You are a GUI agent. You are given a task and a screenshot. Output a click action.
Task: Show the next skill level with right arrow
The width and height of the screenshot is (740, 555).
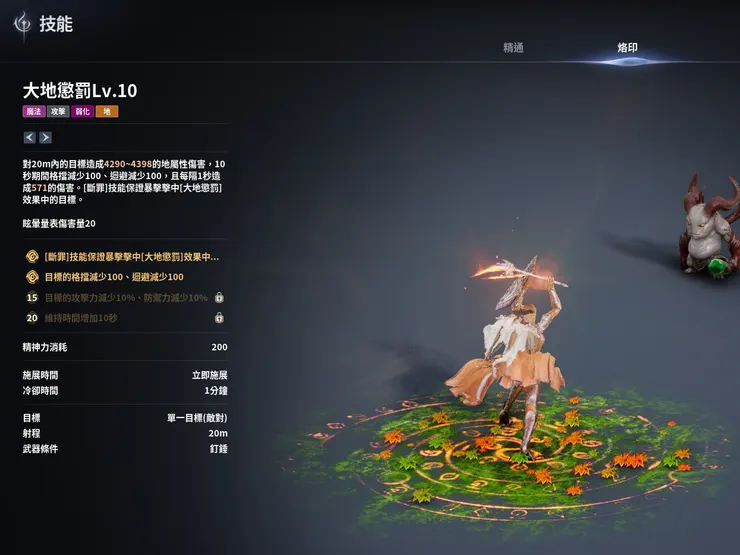[x=45, y=137]
